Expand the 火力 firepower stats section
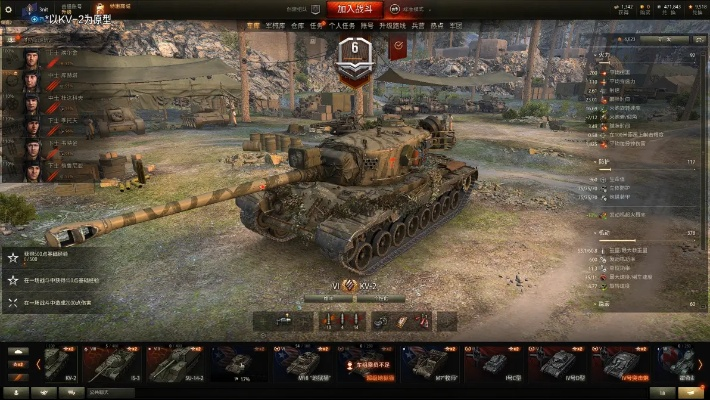This screenshot has width=710, height=400. 603,55
